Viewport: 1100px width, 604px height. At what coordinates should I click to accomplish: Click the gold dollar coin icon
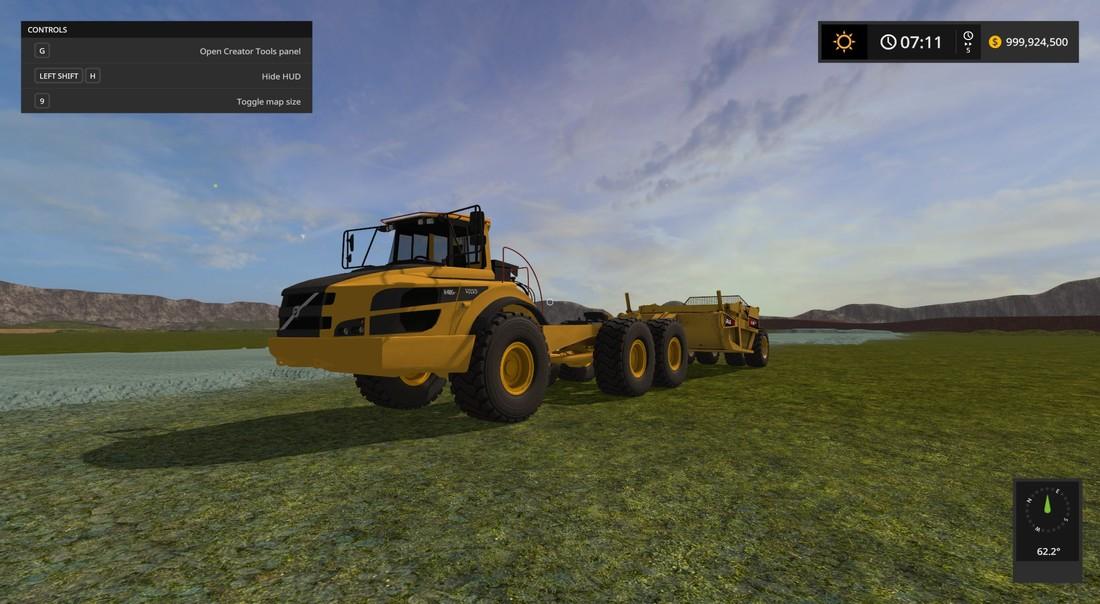(995, 42)
